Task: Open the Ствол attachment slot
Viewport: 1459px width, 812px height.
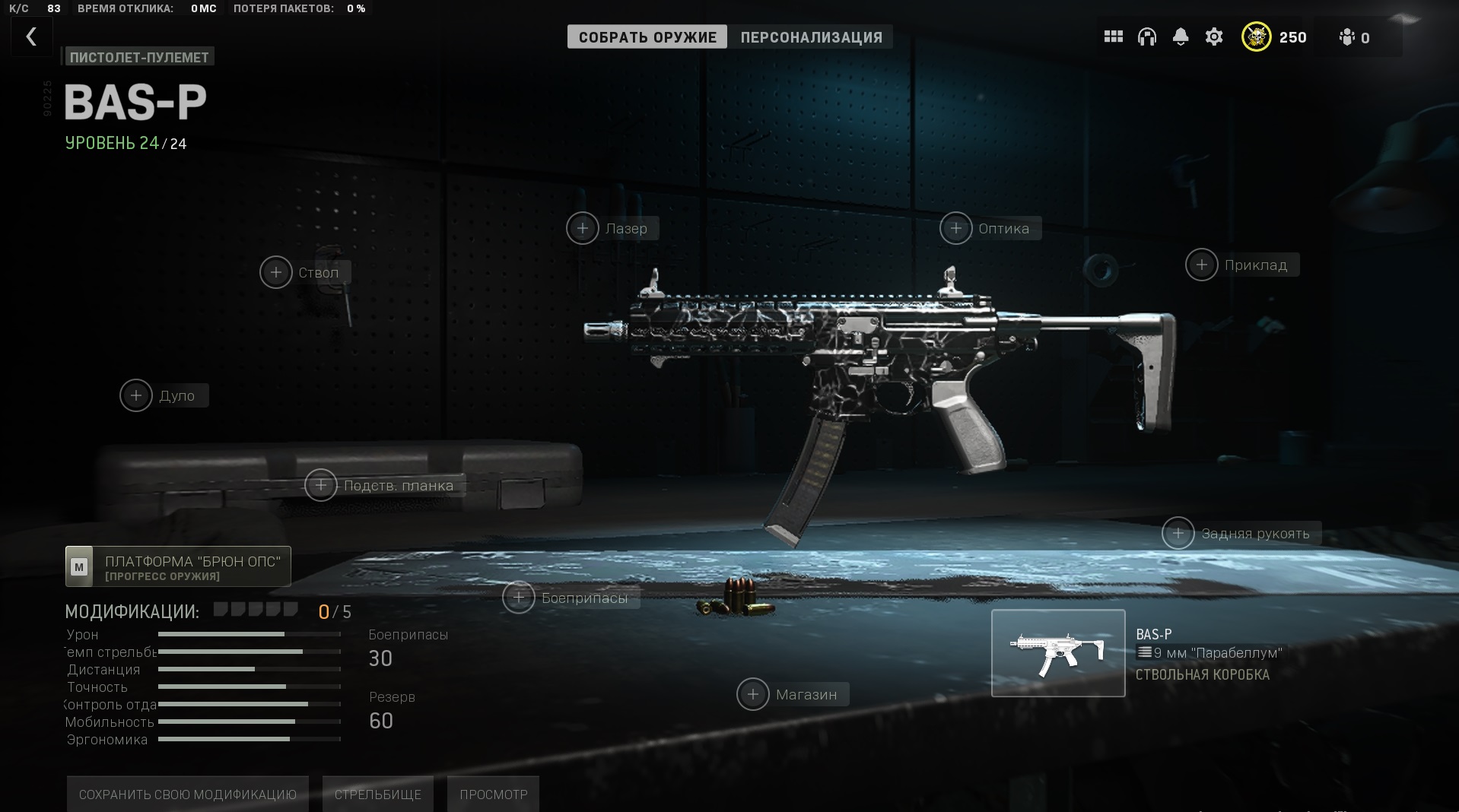Action: 276,272
